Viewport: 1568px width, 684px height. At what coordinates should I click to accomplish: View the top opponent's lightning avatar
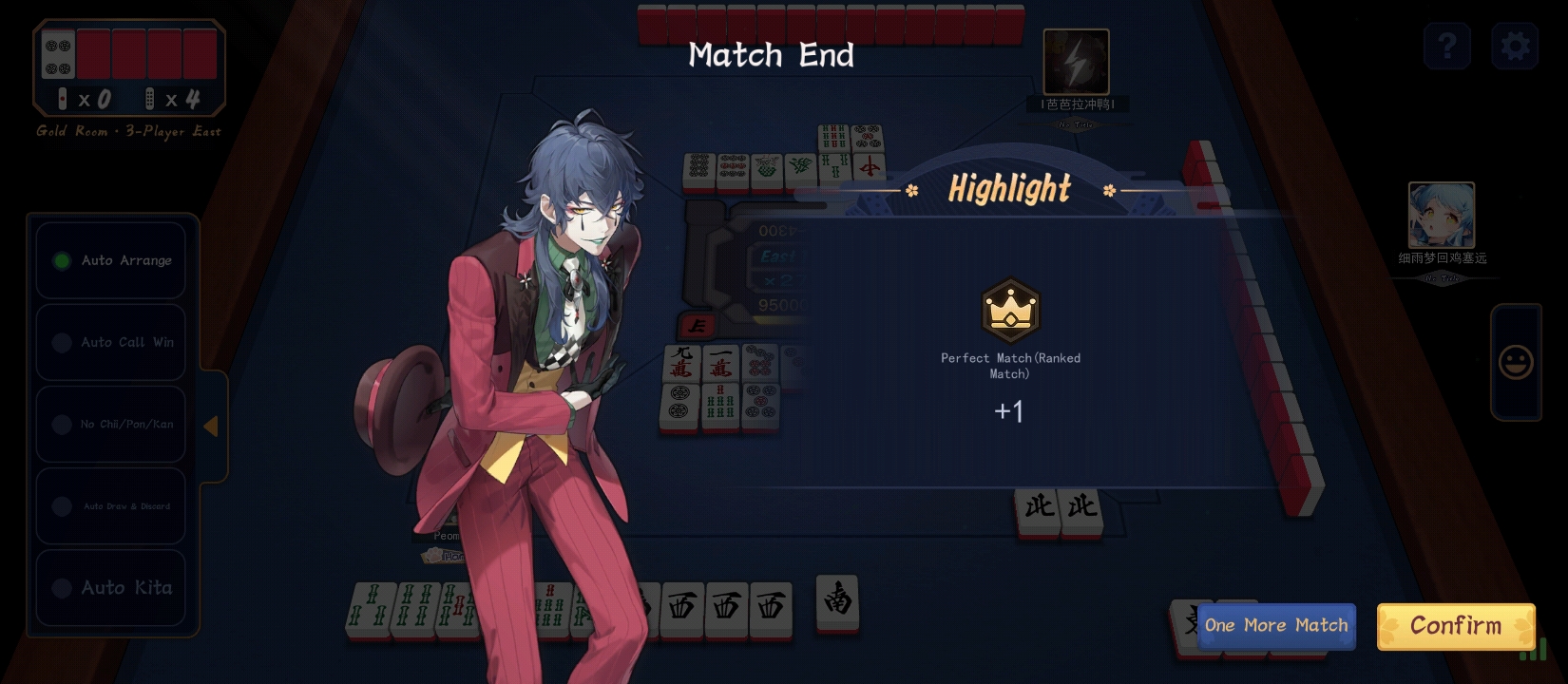tap(1076, 62)
